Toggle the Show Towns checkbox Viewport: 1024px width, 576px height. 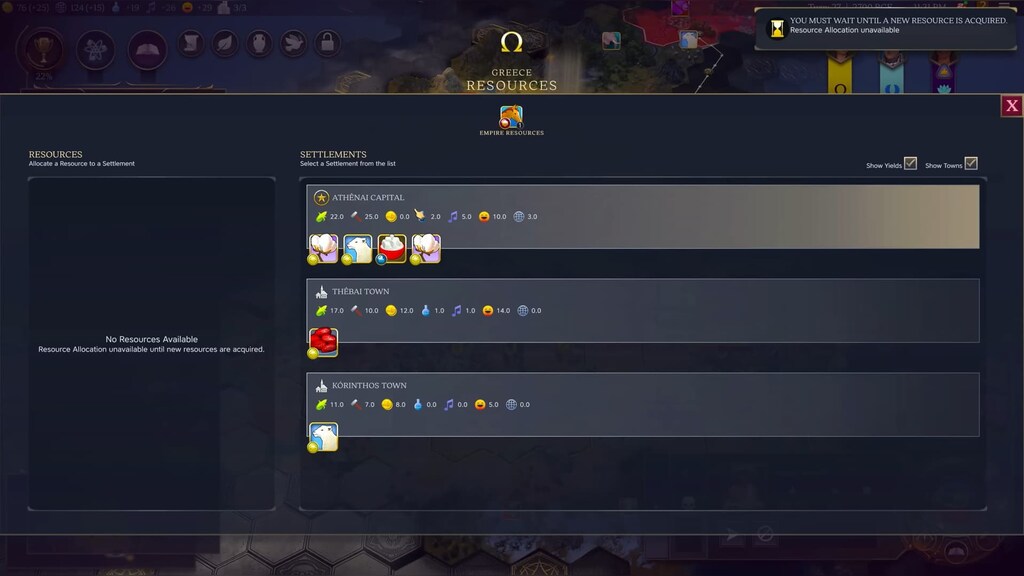point(970,163)
